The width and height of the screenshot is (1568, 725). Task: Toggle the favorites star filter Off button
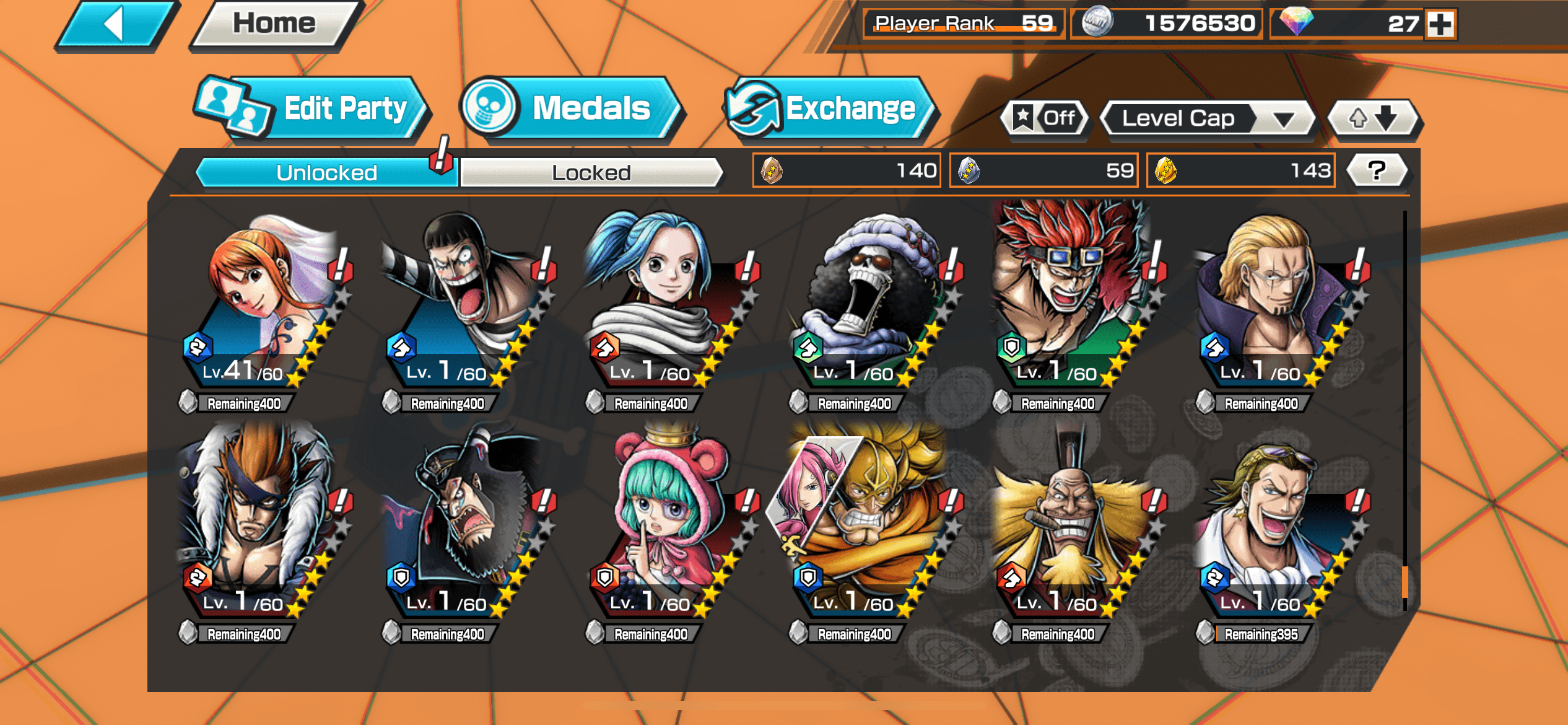click(1045, 118)
